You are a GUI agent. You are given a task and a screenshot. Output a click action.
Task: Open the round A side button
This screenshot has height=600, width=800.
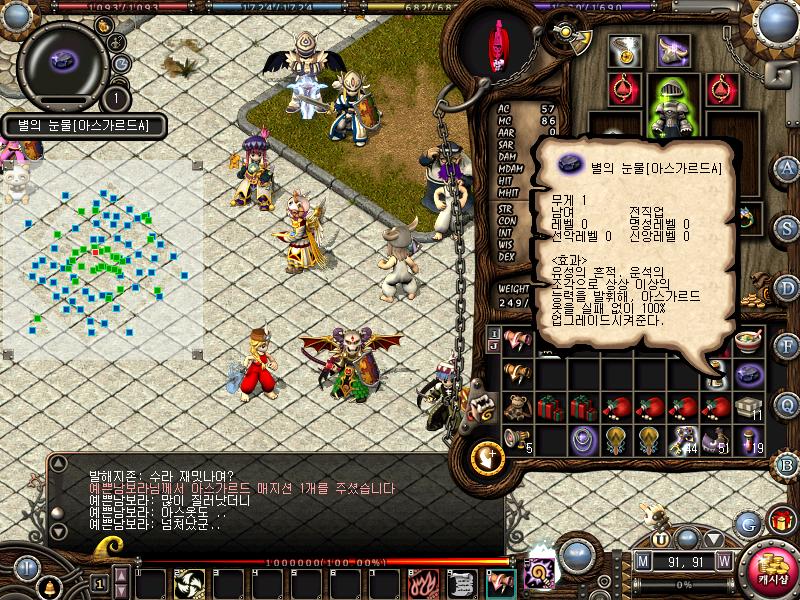pos(787,168)
